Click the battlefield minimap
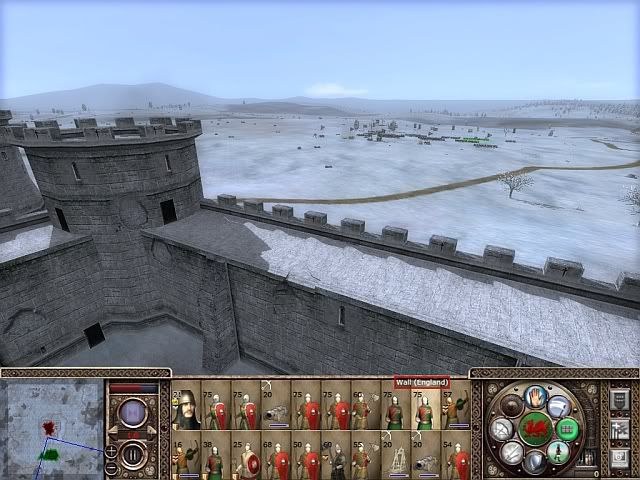Image resolution: width=640 pixels, height=480 pixels. tap(51, 427)
